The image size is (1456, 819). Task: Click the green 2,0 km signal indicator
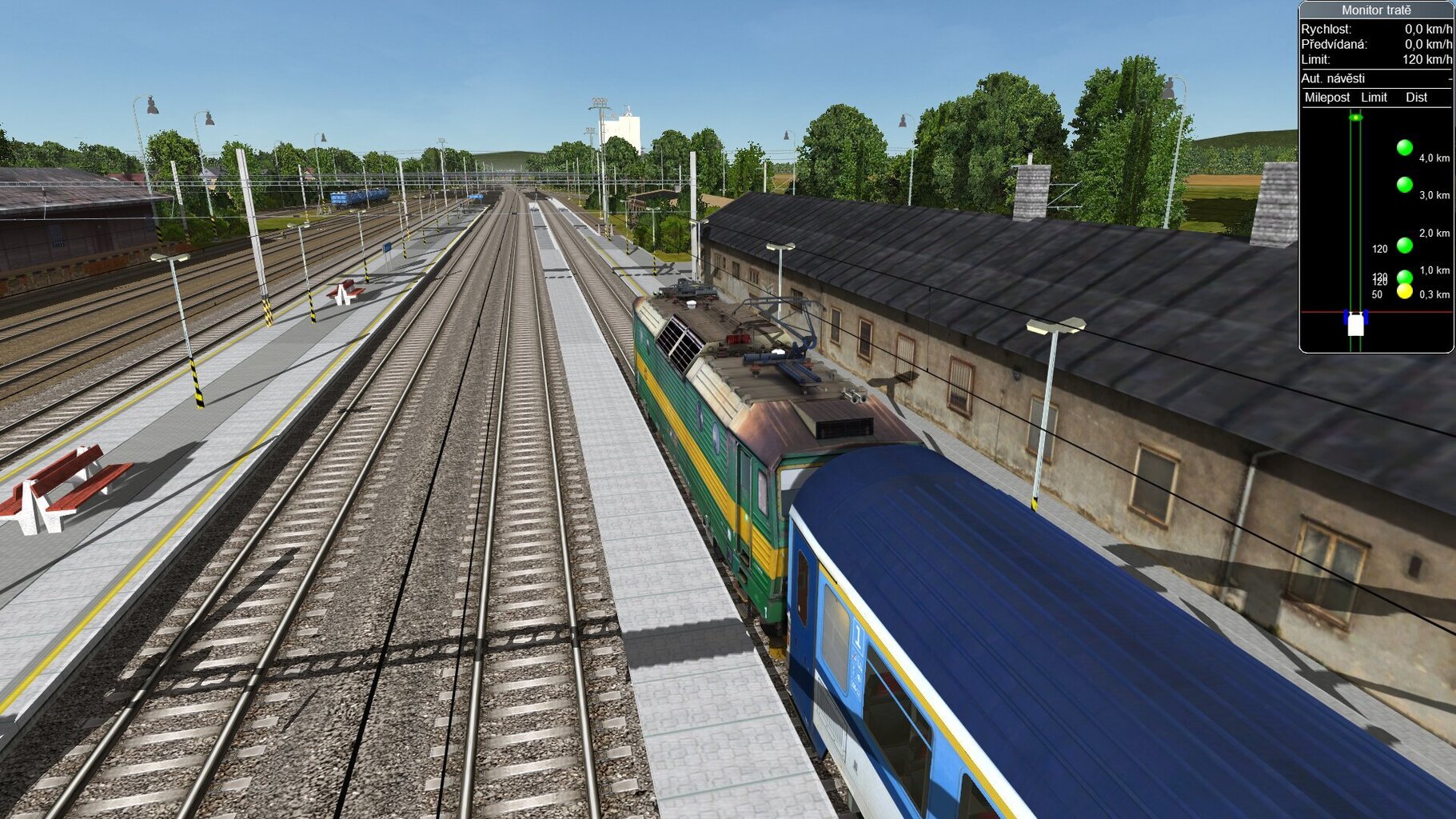coord(1404,245)
